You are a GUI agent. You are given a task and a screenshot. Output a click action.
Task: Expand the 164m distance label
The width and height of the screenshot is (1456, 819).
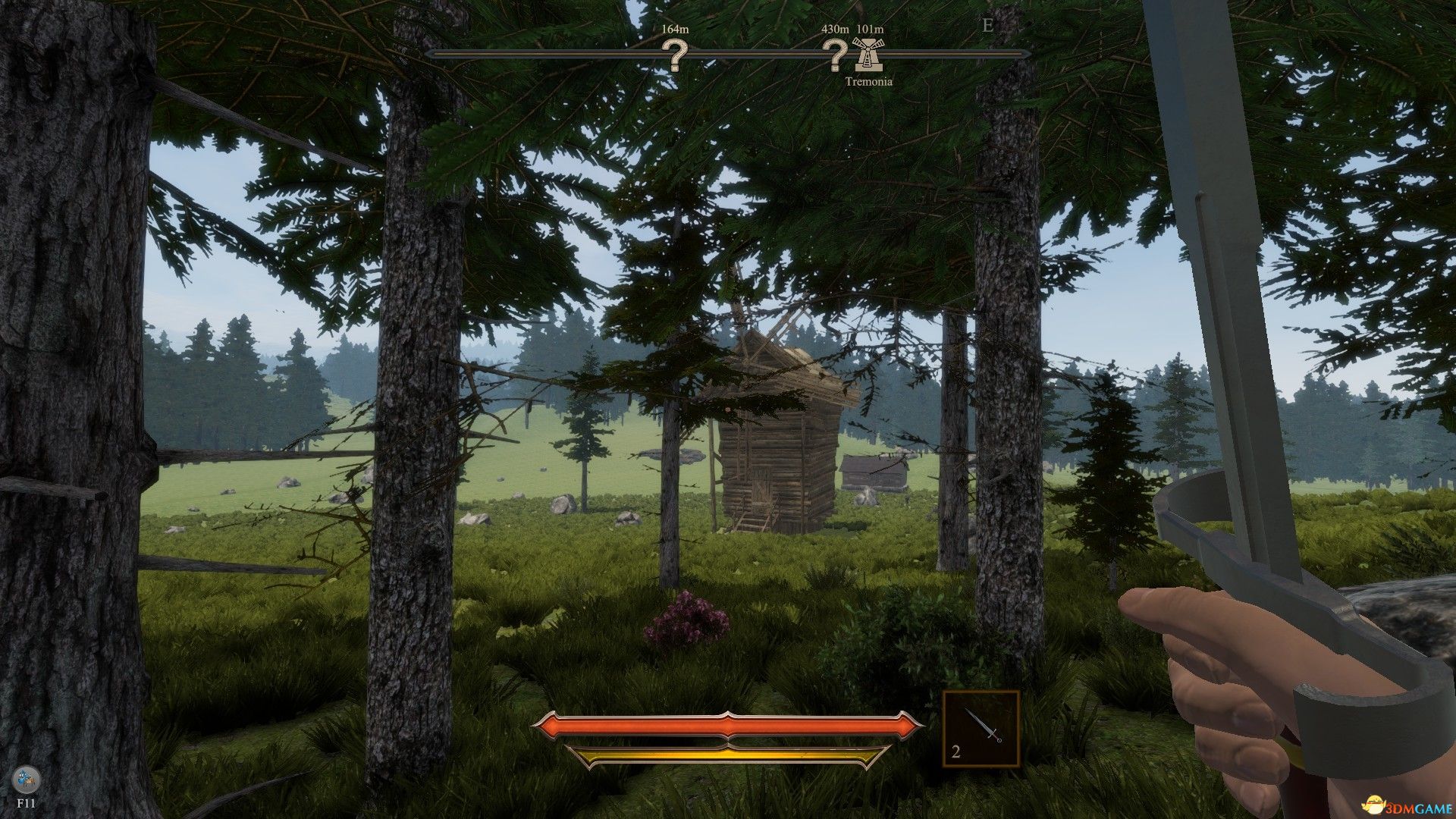676,29
